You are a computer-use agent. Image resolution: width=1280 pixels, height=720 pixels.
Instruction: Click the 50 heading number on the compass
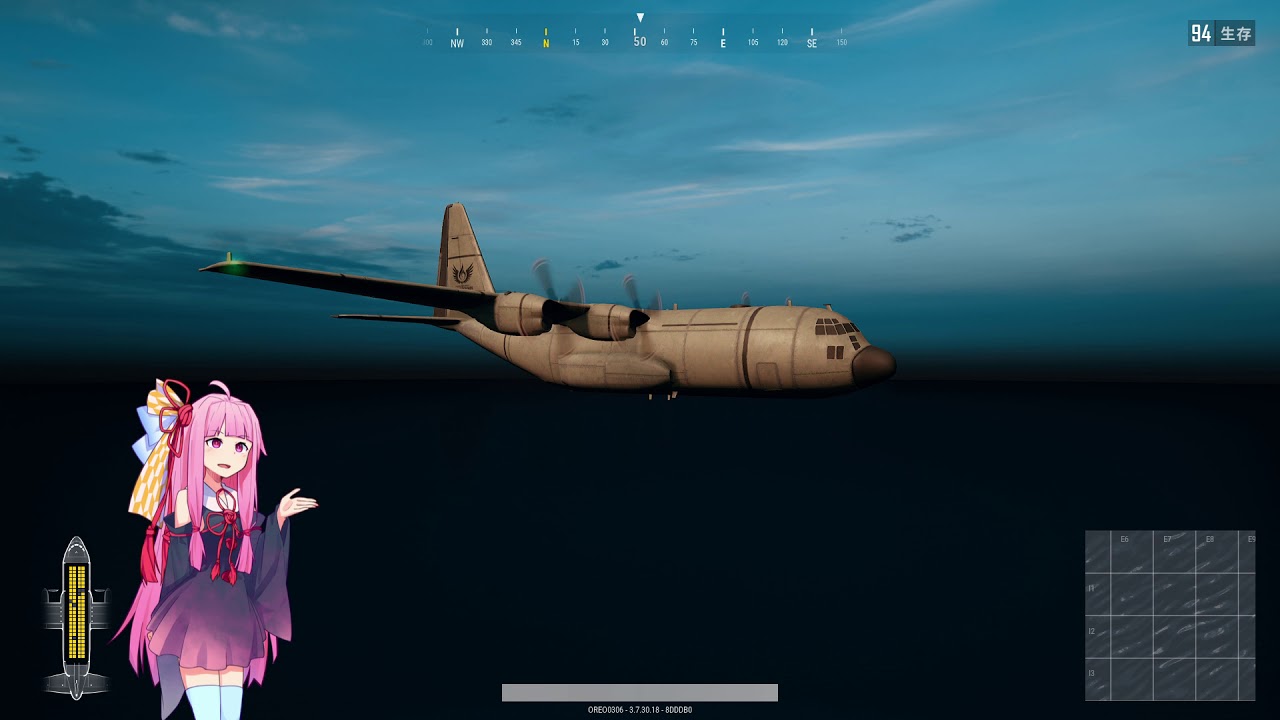[638, 41]
